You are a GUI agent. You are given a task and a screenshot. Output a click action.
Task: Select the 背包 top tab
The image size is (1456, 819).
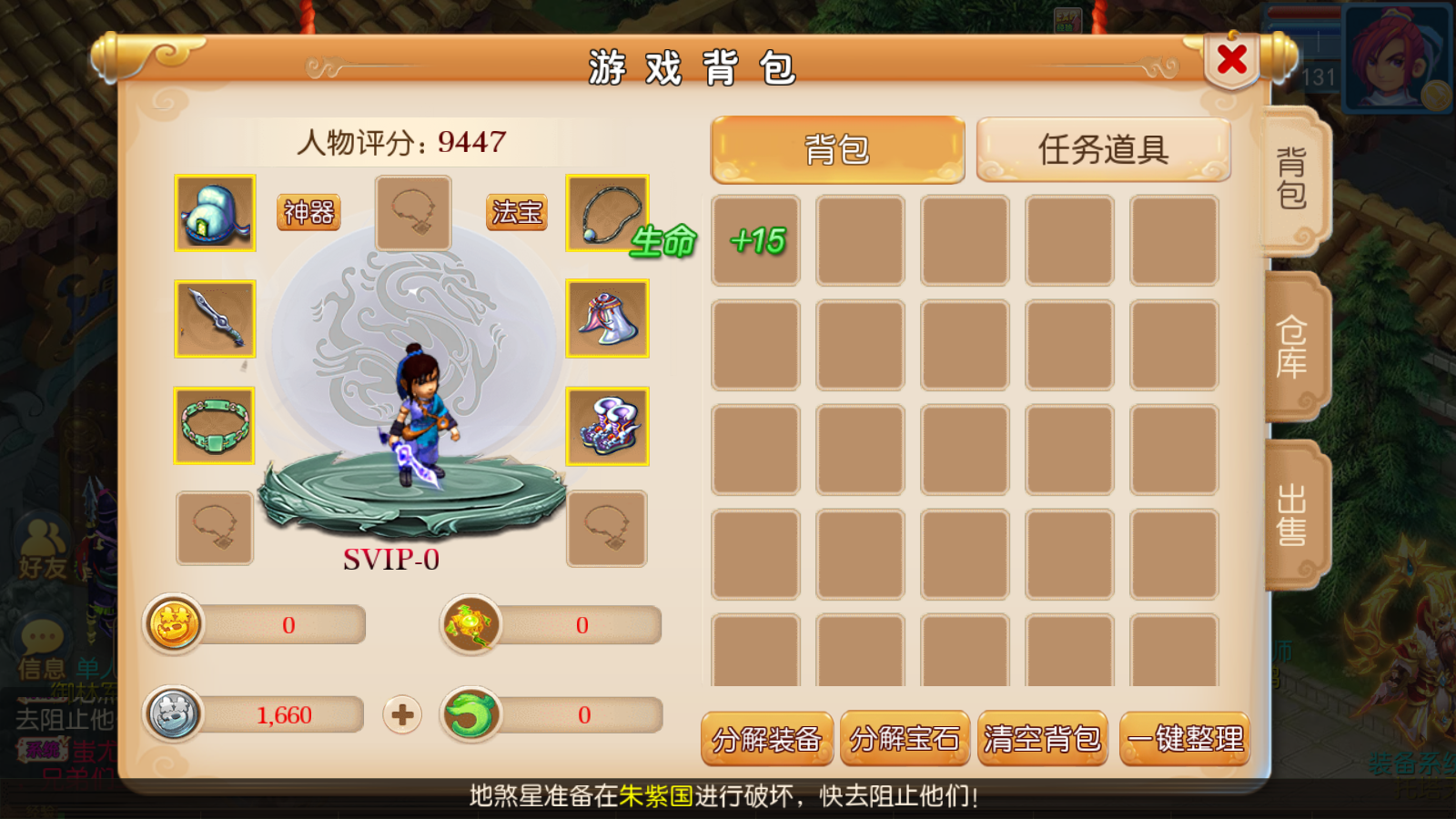pyautogui.click(x=837, y=149)
